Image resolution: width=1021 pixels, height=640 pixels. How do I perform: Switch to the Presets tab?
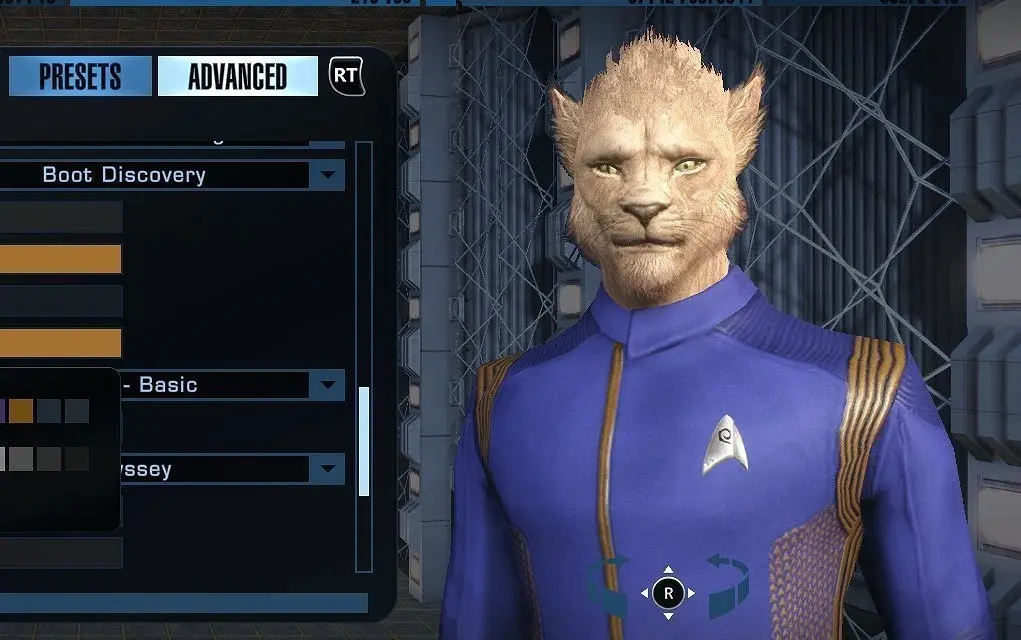pyautogui.click(x=80, y=77)
